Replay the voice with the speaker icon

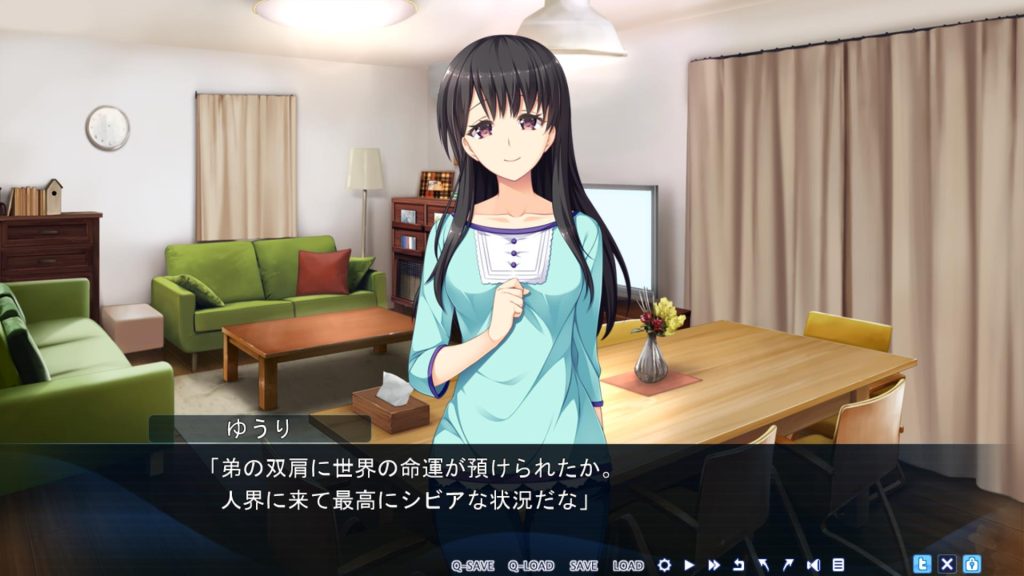point(813,565)
